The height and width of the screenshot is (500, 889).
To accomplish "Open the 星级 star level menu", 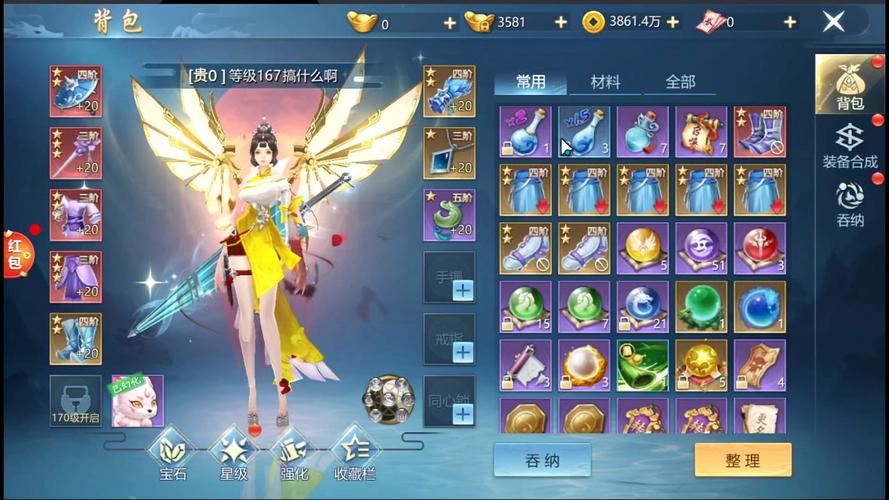I will coord(232,453).
